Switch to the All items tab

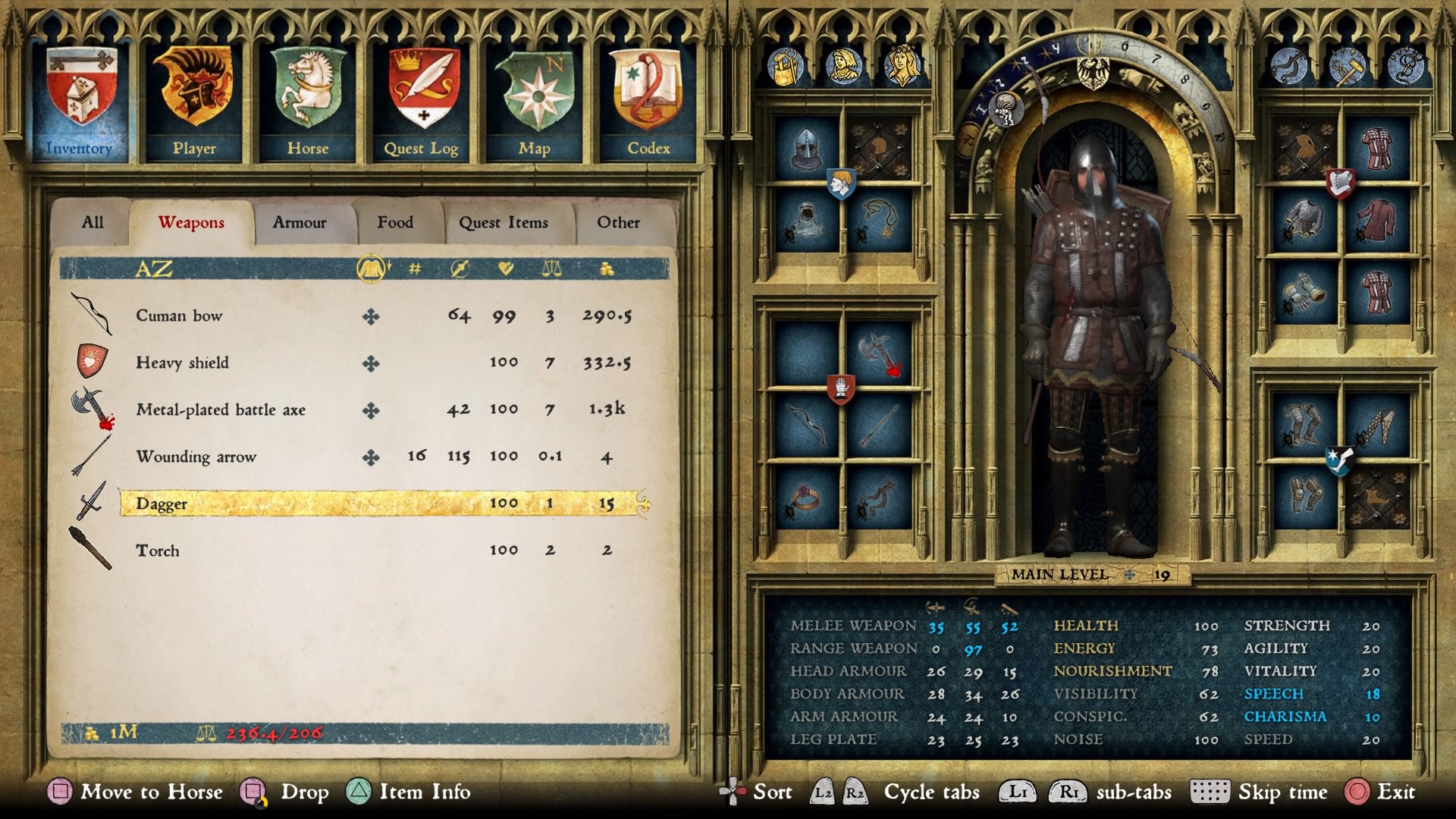pyautogui.click(x=93, y=222)
